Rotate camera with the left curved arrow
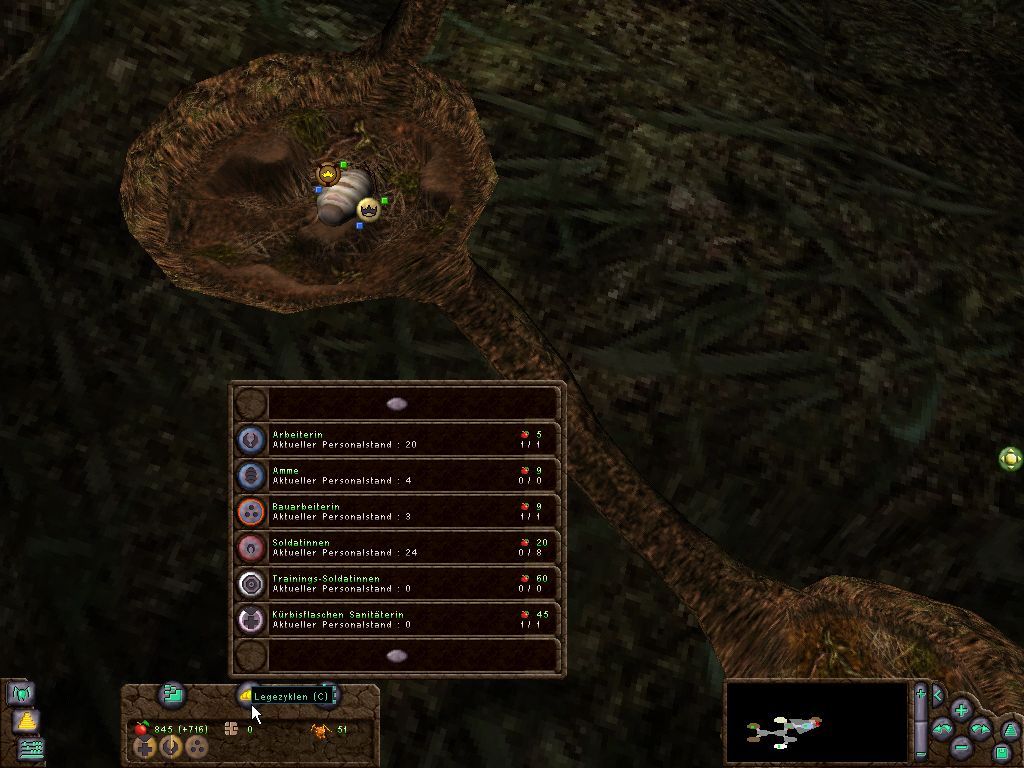Image resolution: width=1024 pixels, height=768 pixels. point(942,730)
